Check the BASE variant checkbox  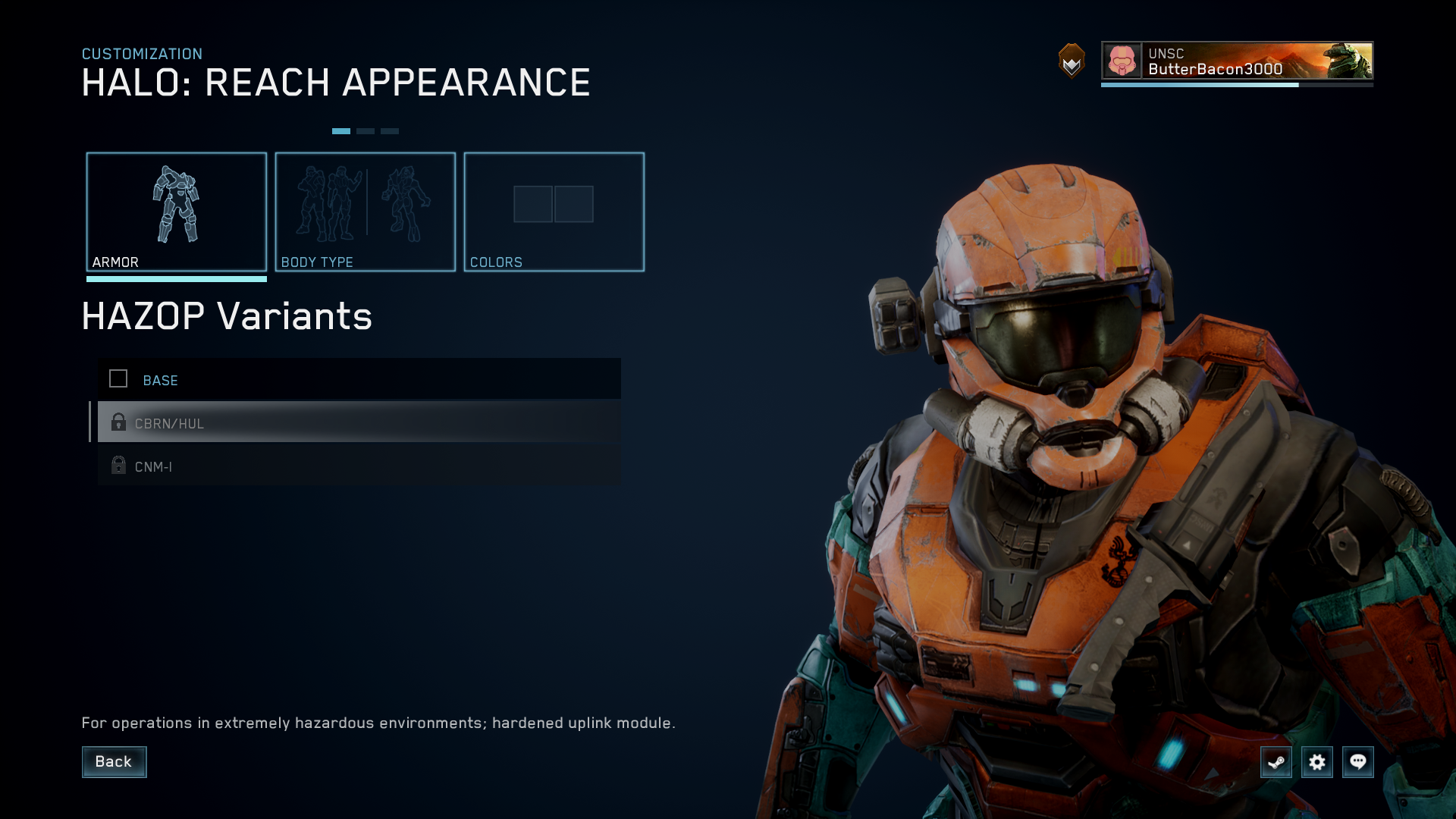pos(118,379)
